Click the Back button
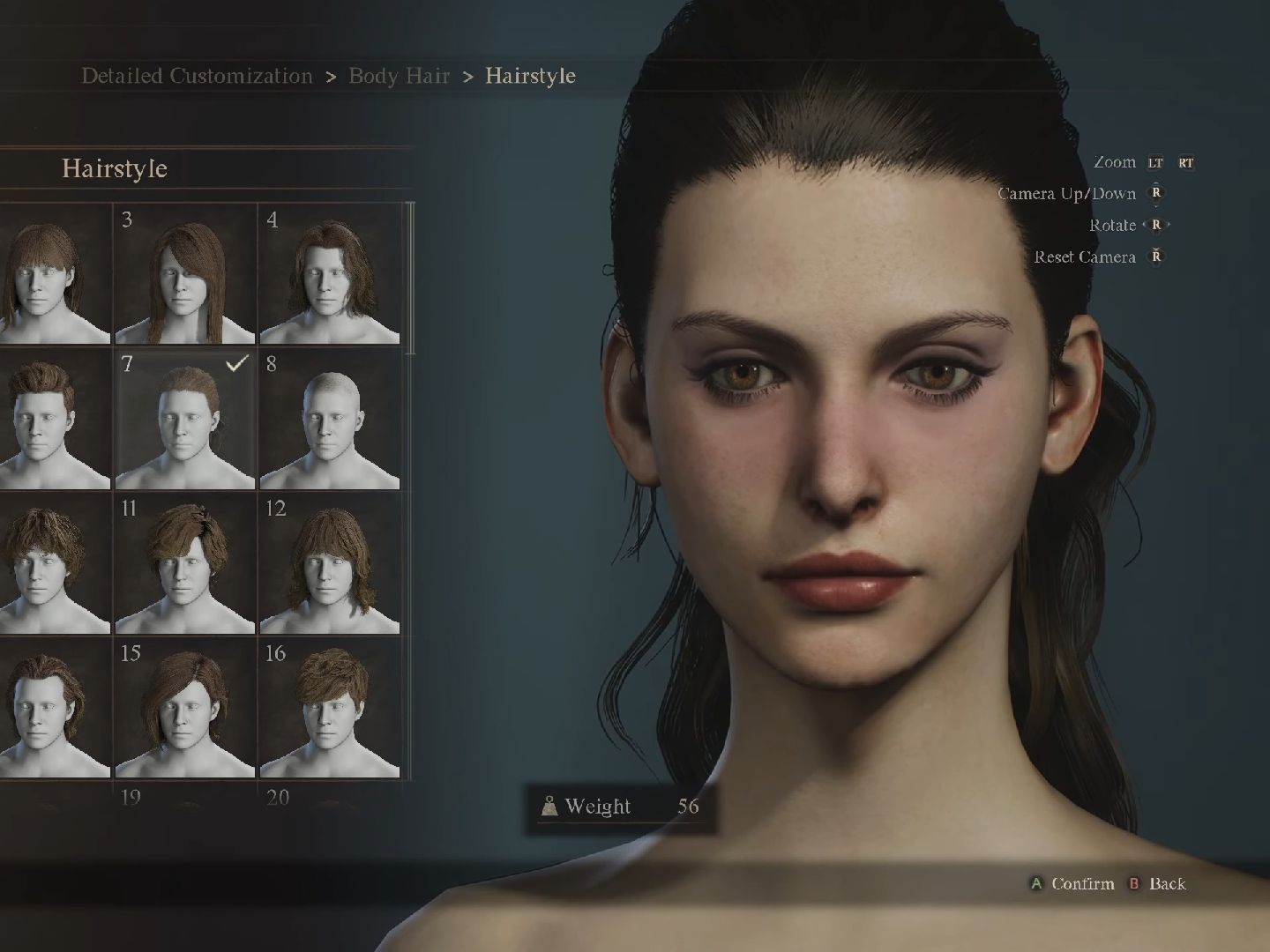 pyautogui.click(x=1158, y=883)
